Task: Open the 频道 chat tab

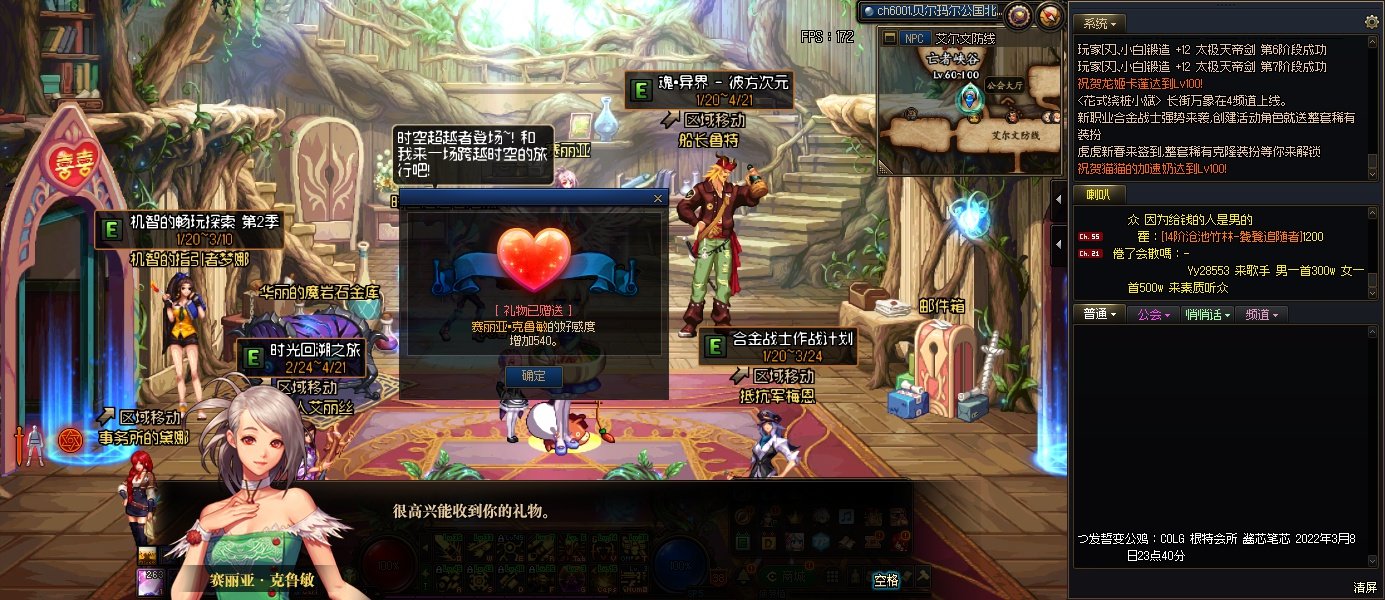Action: click(1260, 314)
